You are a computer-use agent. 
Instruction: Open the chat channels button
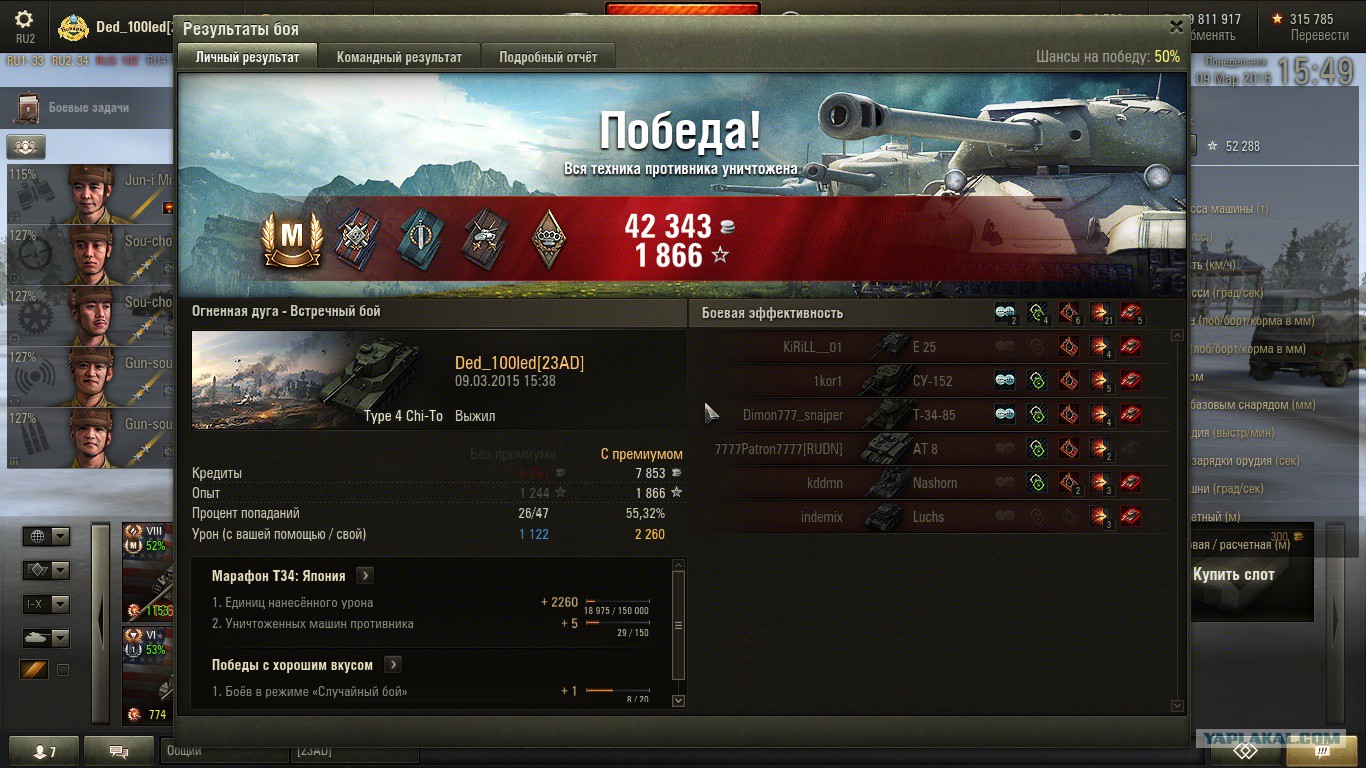pyautogui.click(x=118, y=751)
